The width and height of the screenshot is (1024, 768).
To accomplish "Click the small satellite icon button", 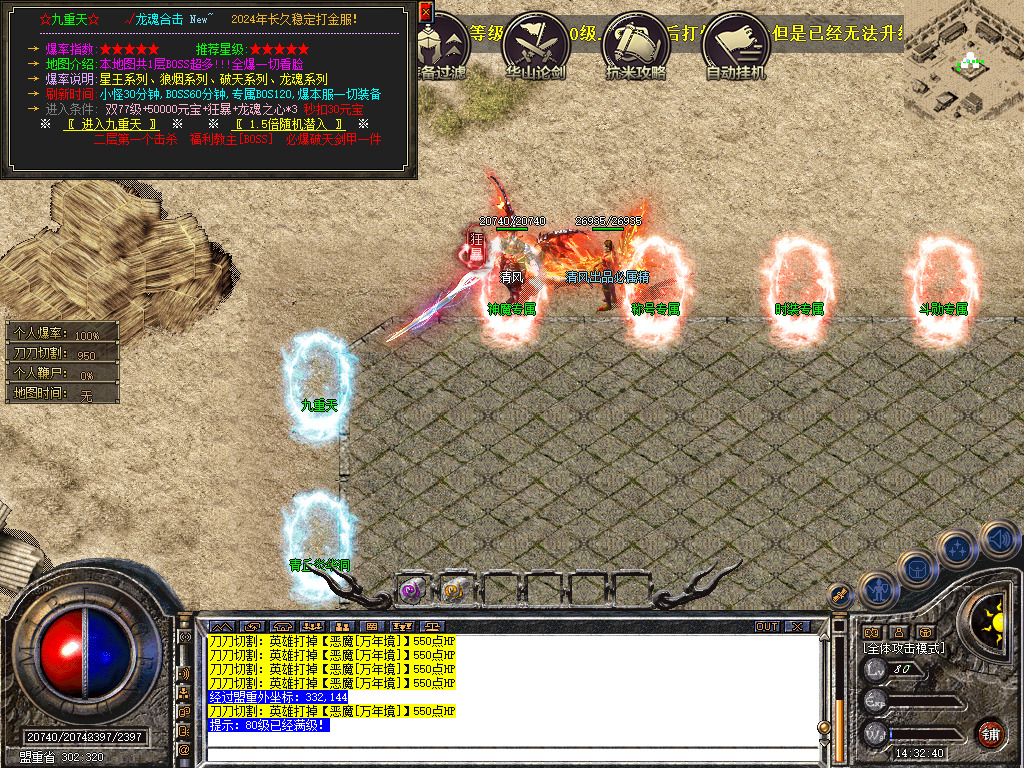I will pyautogui.click(x=839, y=594).
